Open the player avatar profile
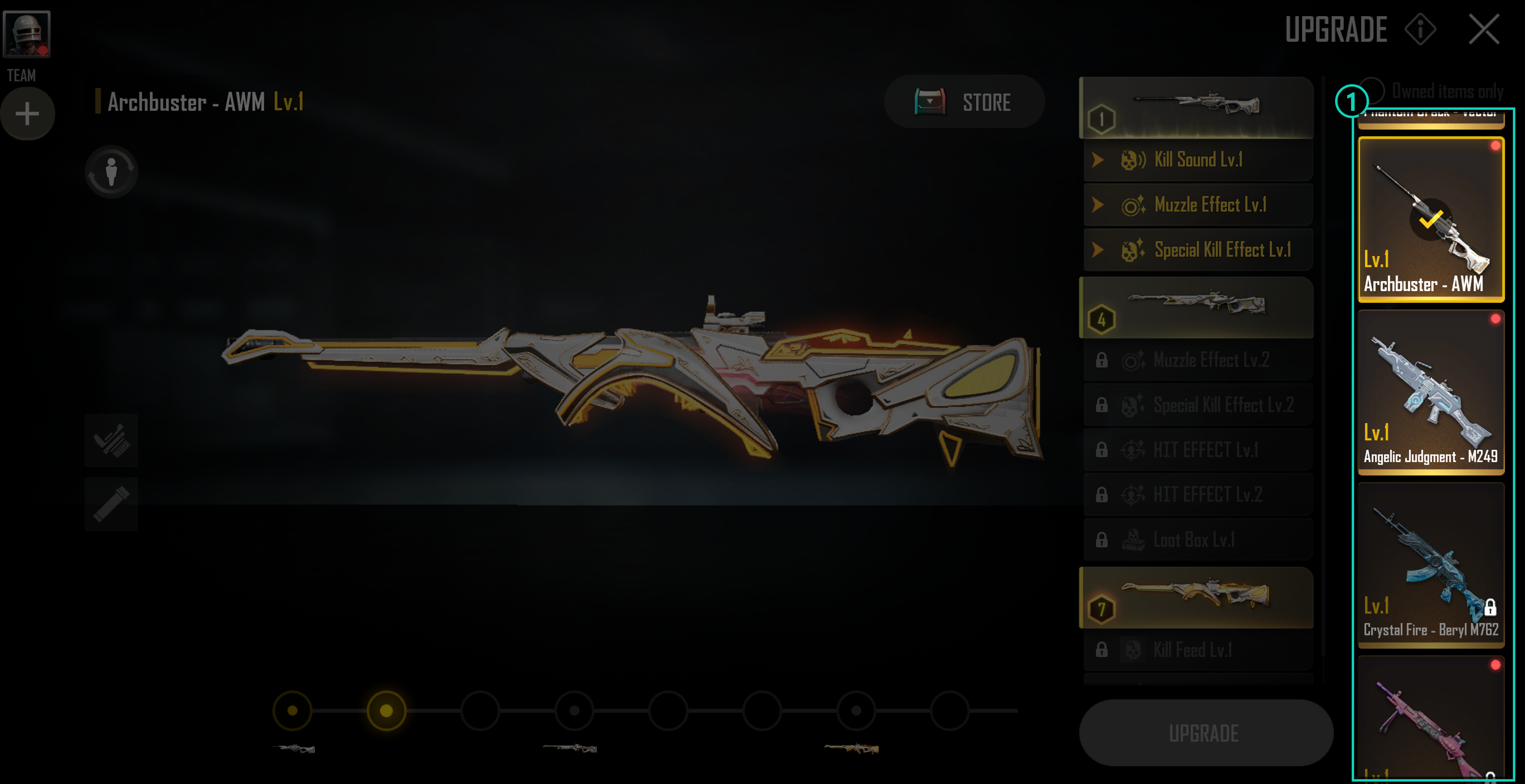This screenshot has height=784, width=1525. (27, 34)
